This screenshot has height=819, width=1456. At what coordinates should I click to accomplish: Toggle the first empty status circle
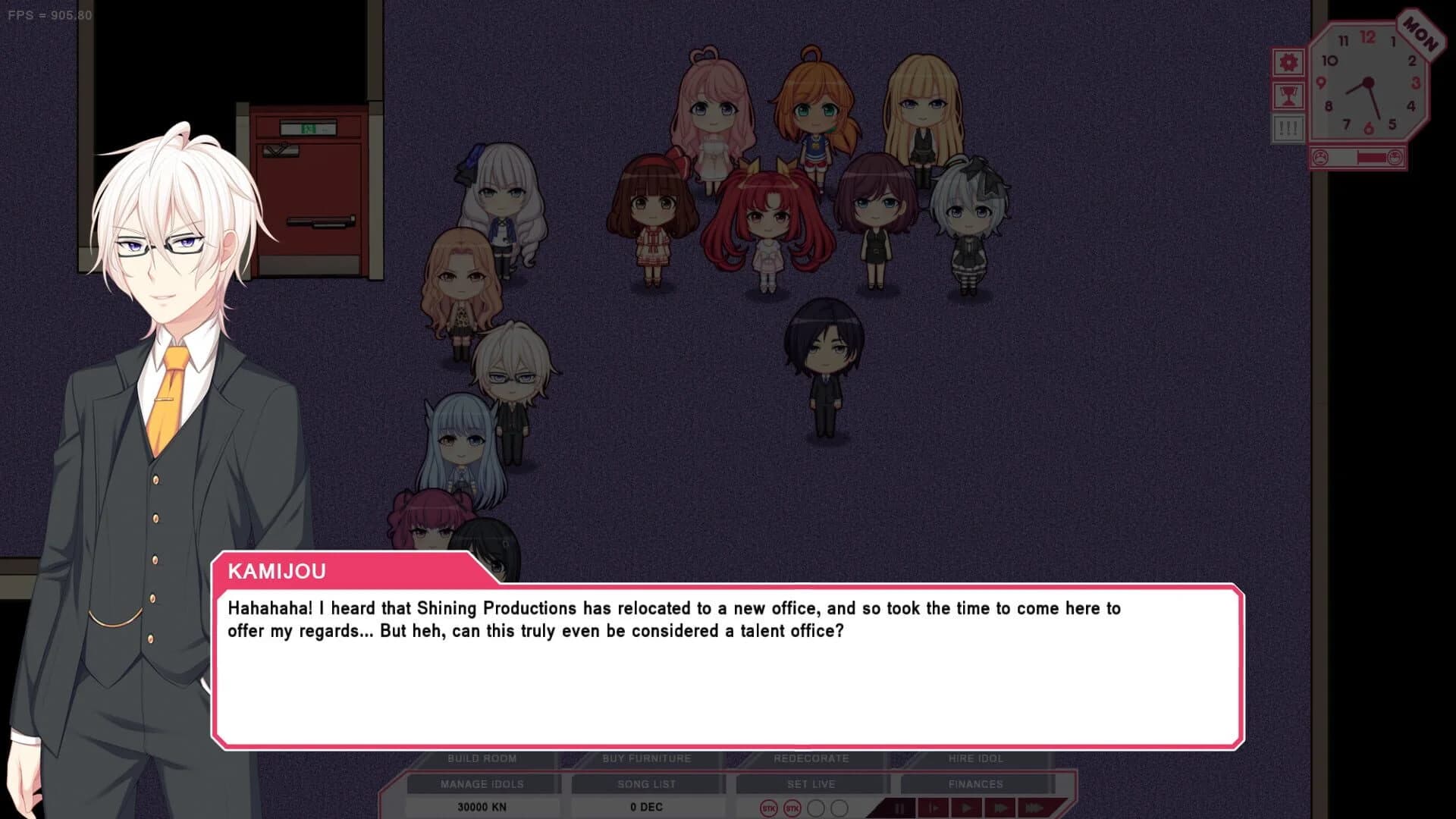coord(817,808)
